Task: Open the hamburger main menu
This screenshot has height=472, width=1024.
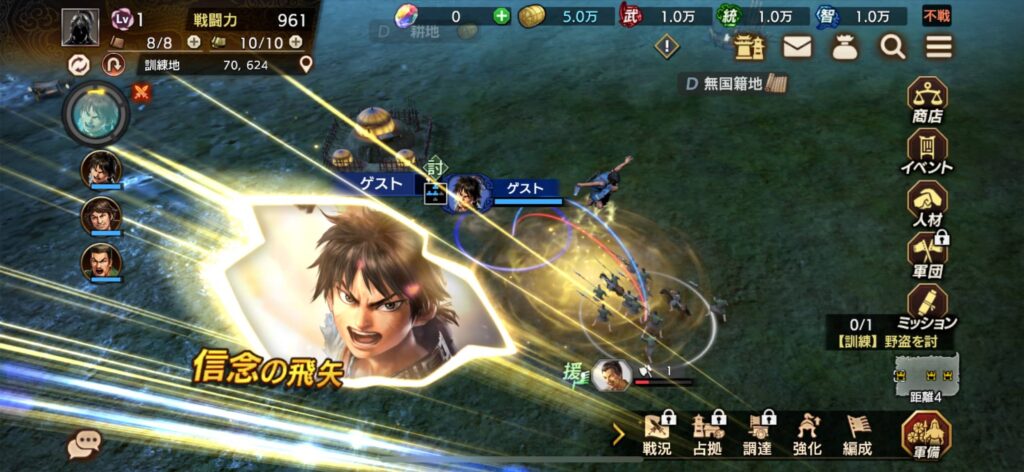Action: pyautogui.click(x=938, y=46)
